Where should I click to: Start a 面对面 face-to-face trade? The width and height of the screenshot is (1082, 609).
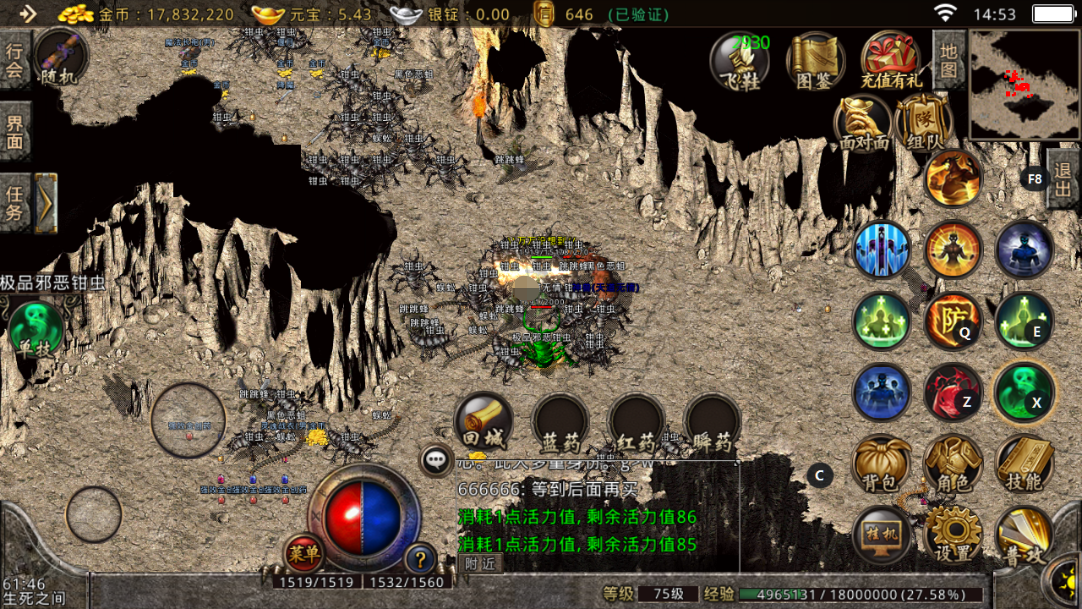pos(864,125)
